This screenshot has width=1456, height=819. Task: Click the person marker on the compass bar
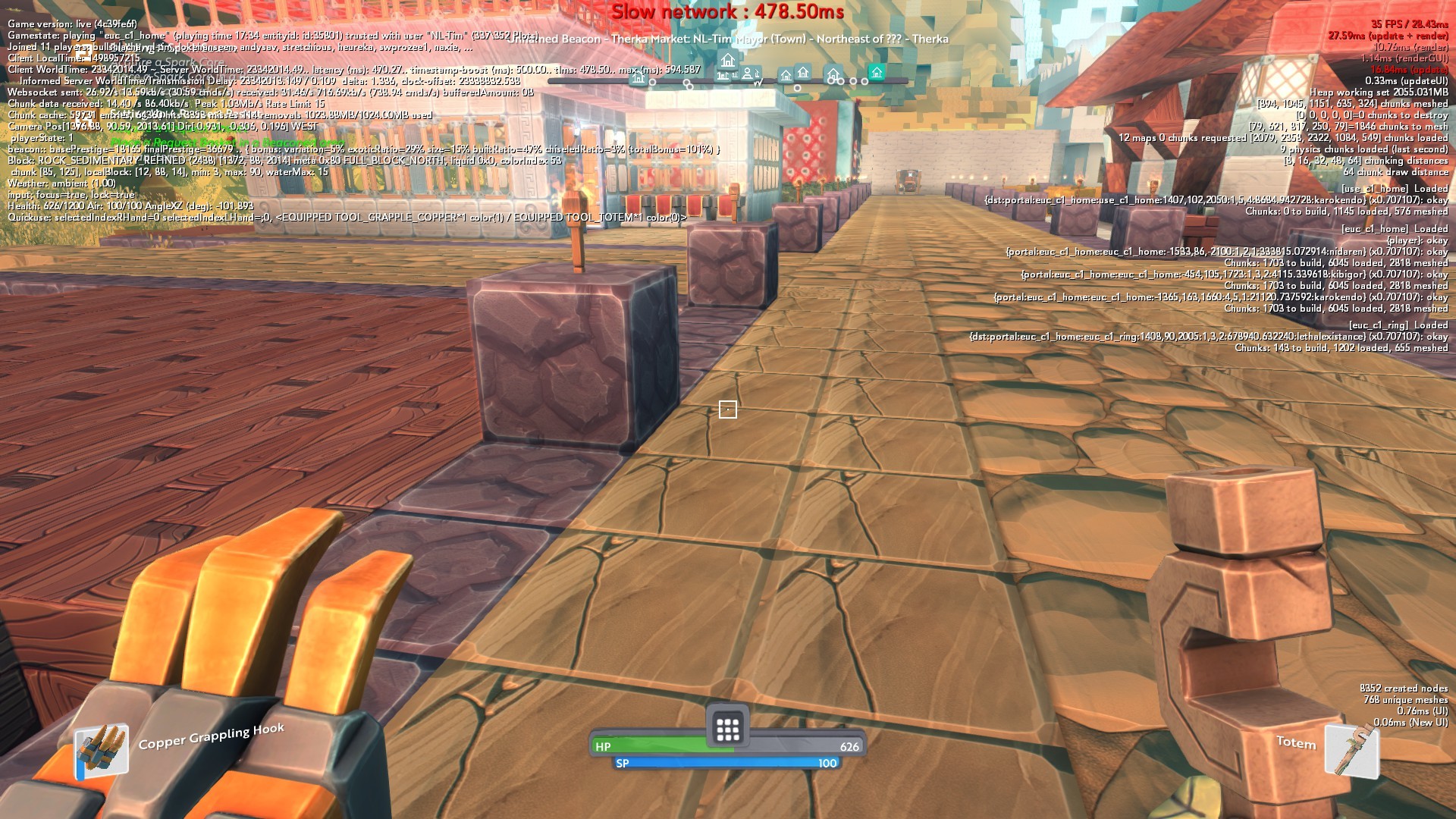748,74
